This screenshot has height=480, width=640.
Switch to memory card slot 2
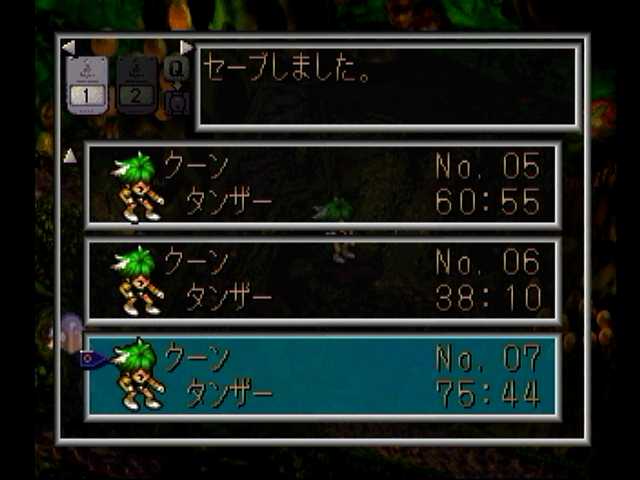tap(136, 83)
